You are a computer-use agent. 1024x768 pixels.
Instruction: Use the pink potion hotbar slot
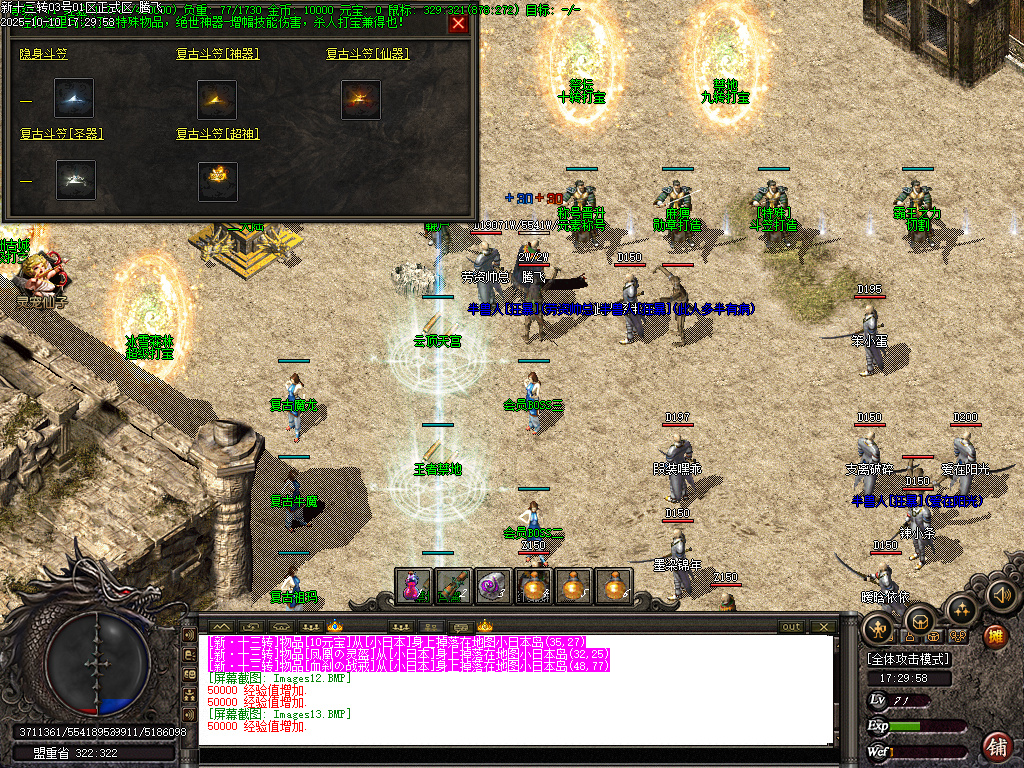click(414, 586)
